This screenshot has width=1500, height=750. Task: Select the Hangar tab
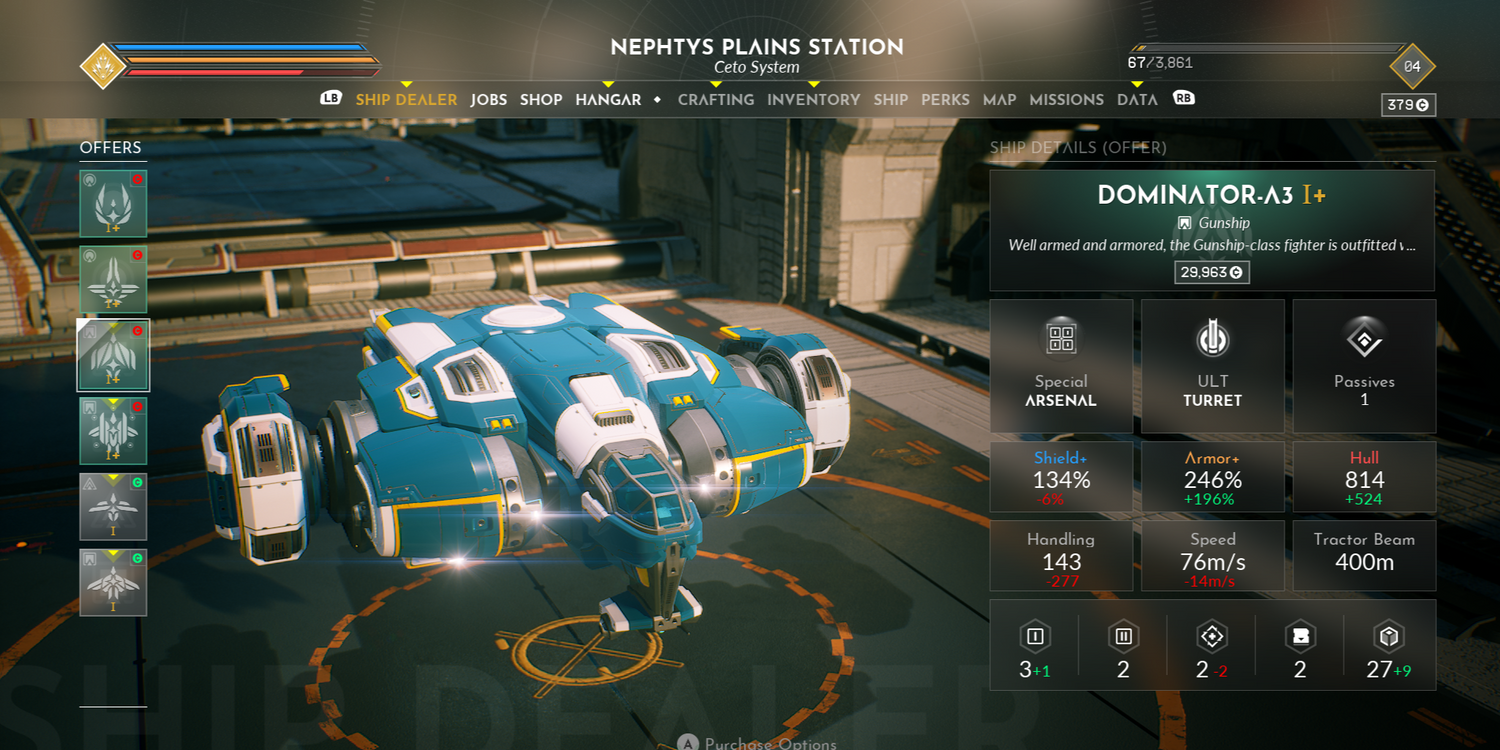pyautogui.click(x=608, y=100)
